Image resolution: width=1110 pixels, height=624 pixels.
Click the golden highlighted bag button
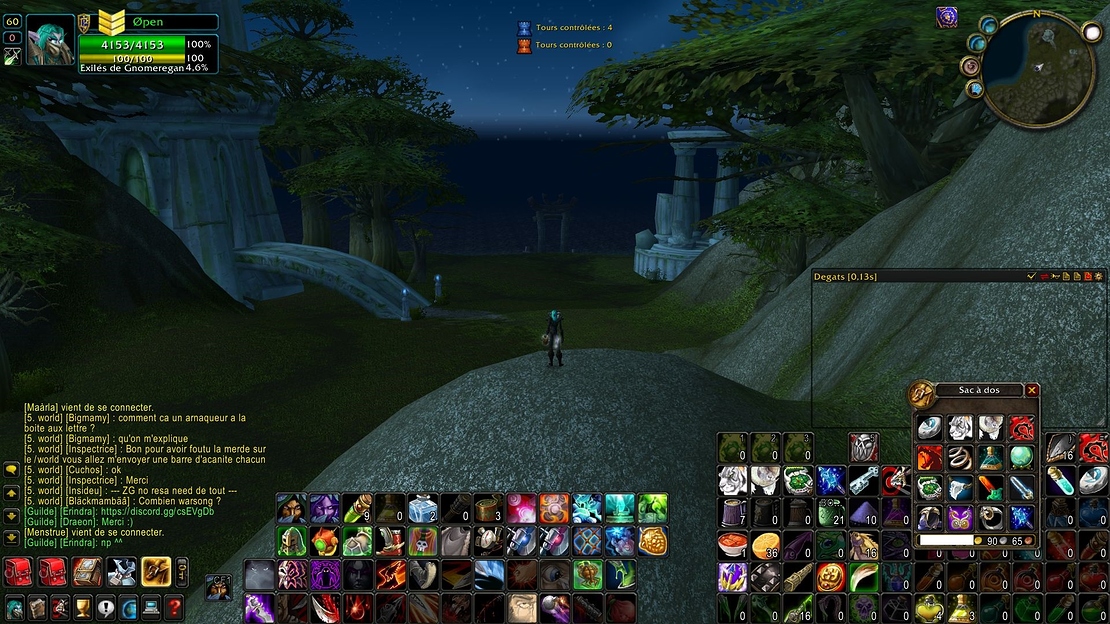point(155,571)
